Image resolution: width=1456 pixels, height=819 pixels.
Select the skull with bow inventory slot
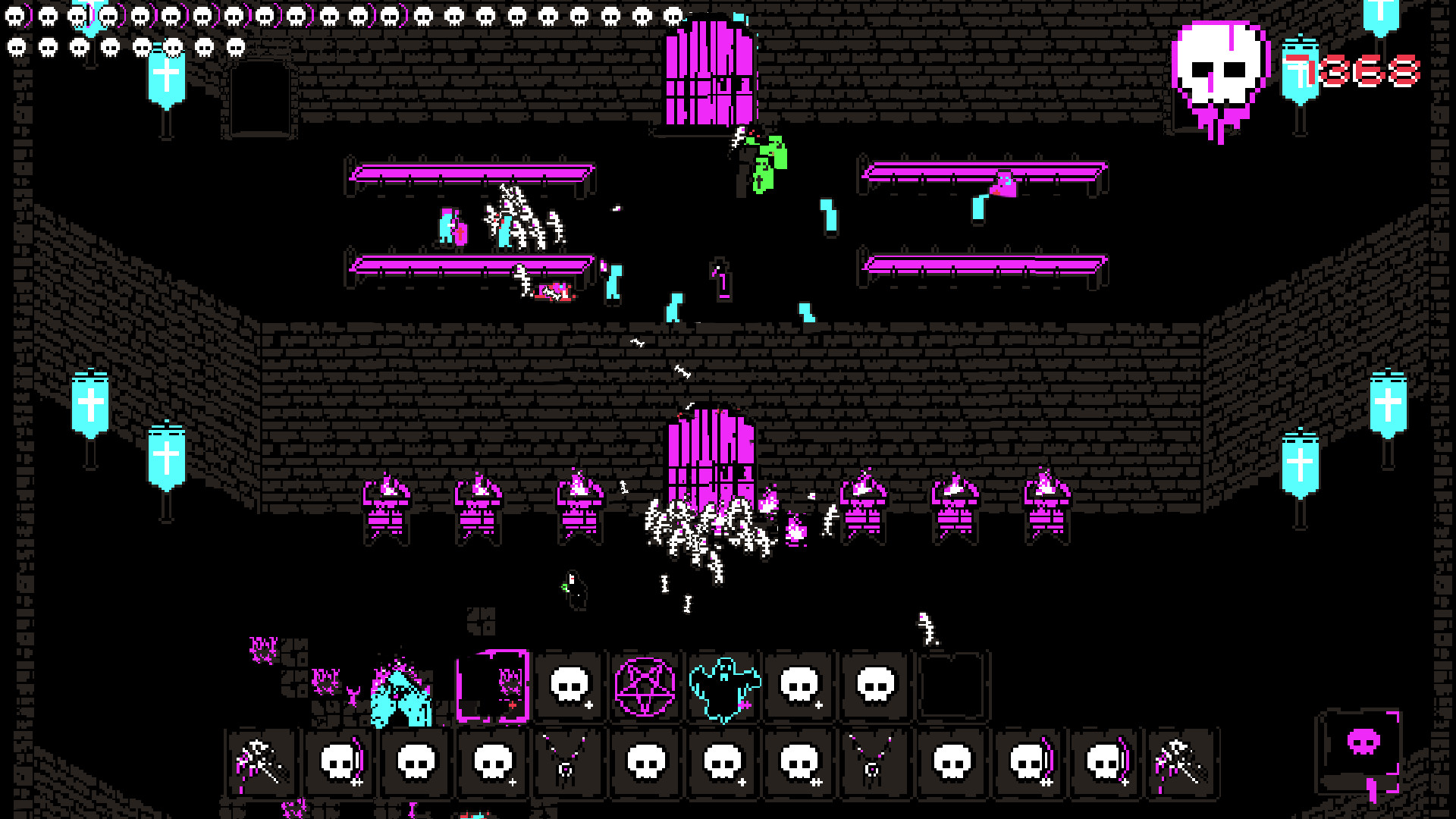pyautogui.click(x=338, y=764)
